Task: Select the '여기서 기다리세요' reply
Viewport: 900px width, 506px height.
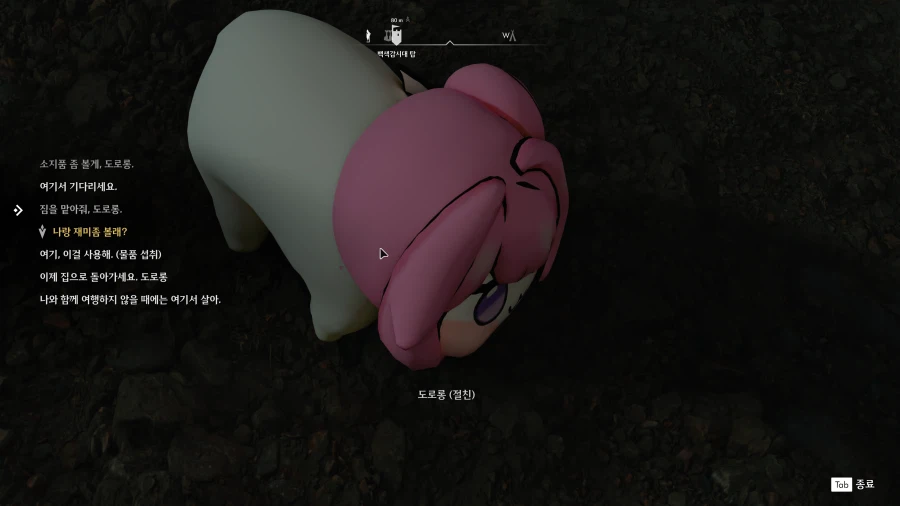Action: (x=78, y=186)
